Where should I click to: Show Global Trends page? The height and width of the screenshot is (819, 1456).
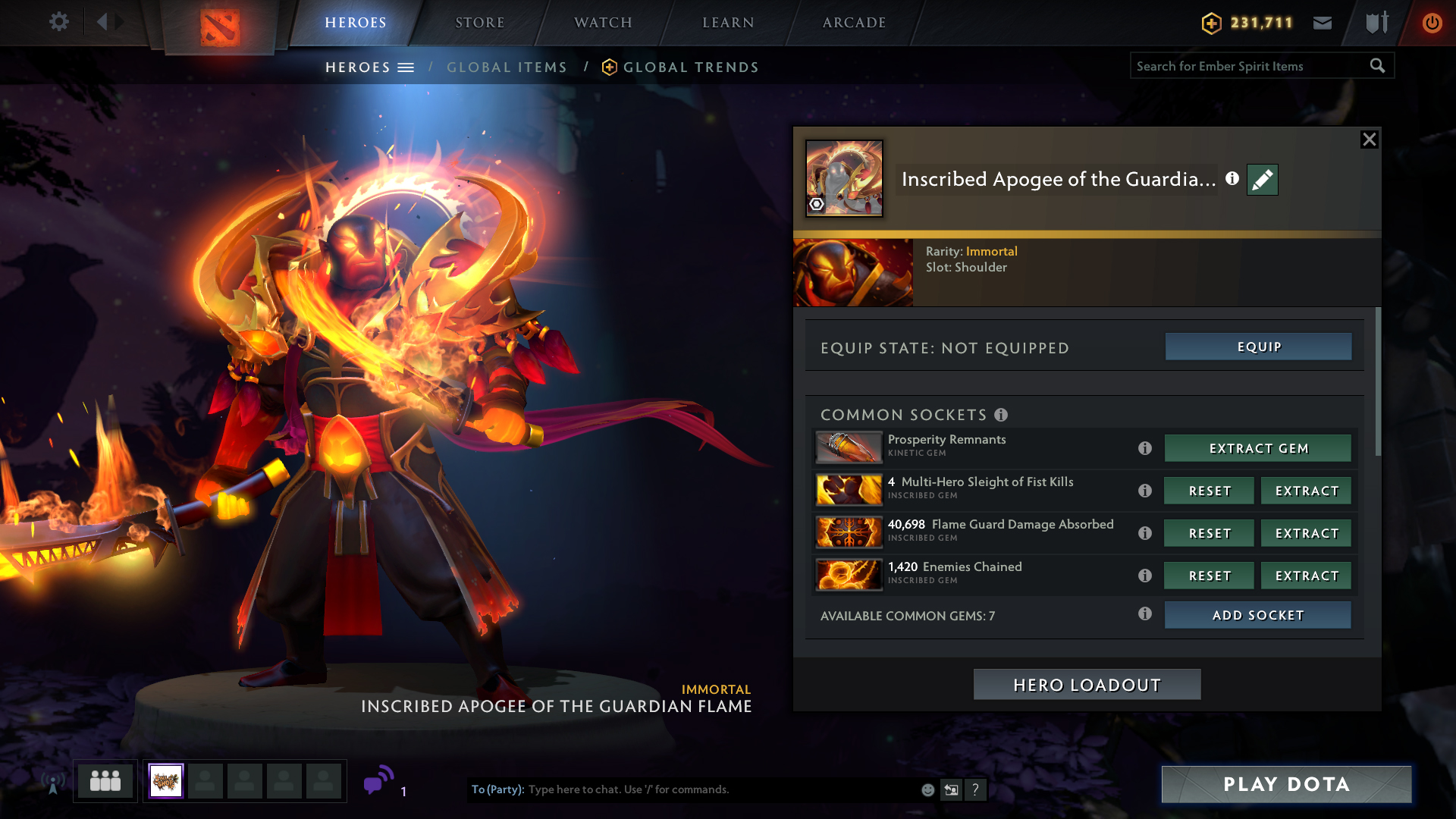[690, 67]
